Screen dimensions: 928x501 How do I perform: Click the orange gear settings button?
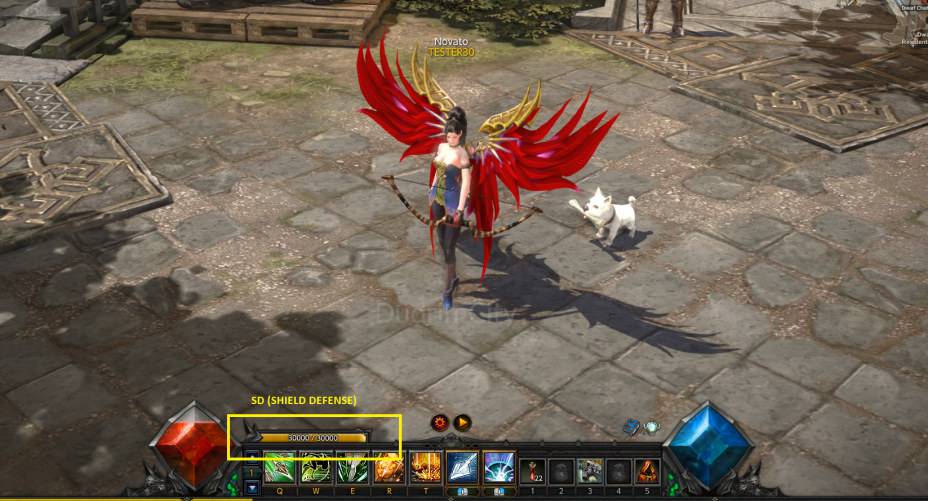pos(440,423)
